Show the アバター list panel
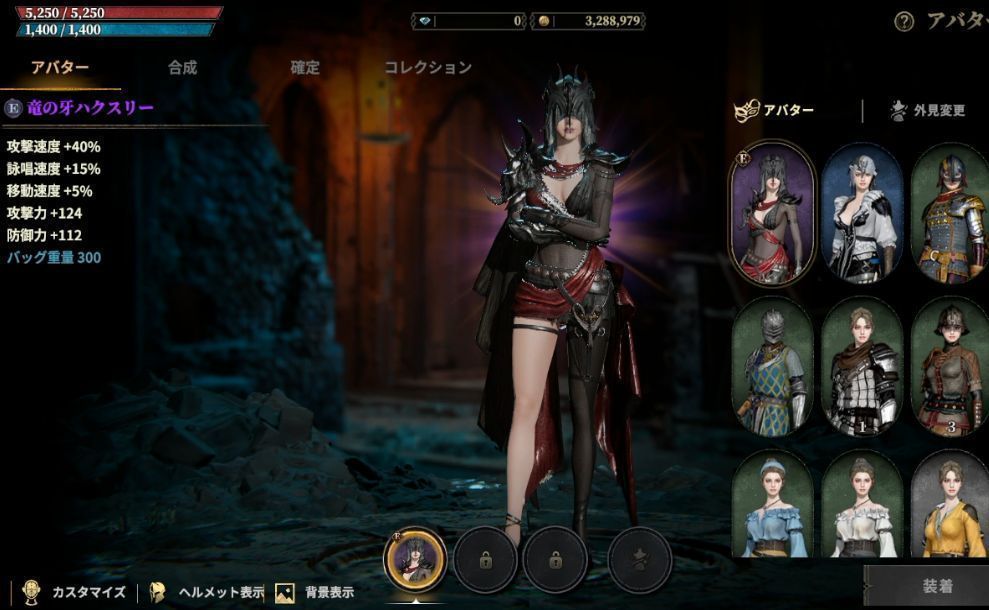989x610 pixels. click(x=776, y=111)
